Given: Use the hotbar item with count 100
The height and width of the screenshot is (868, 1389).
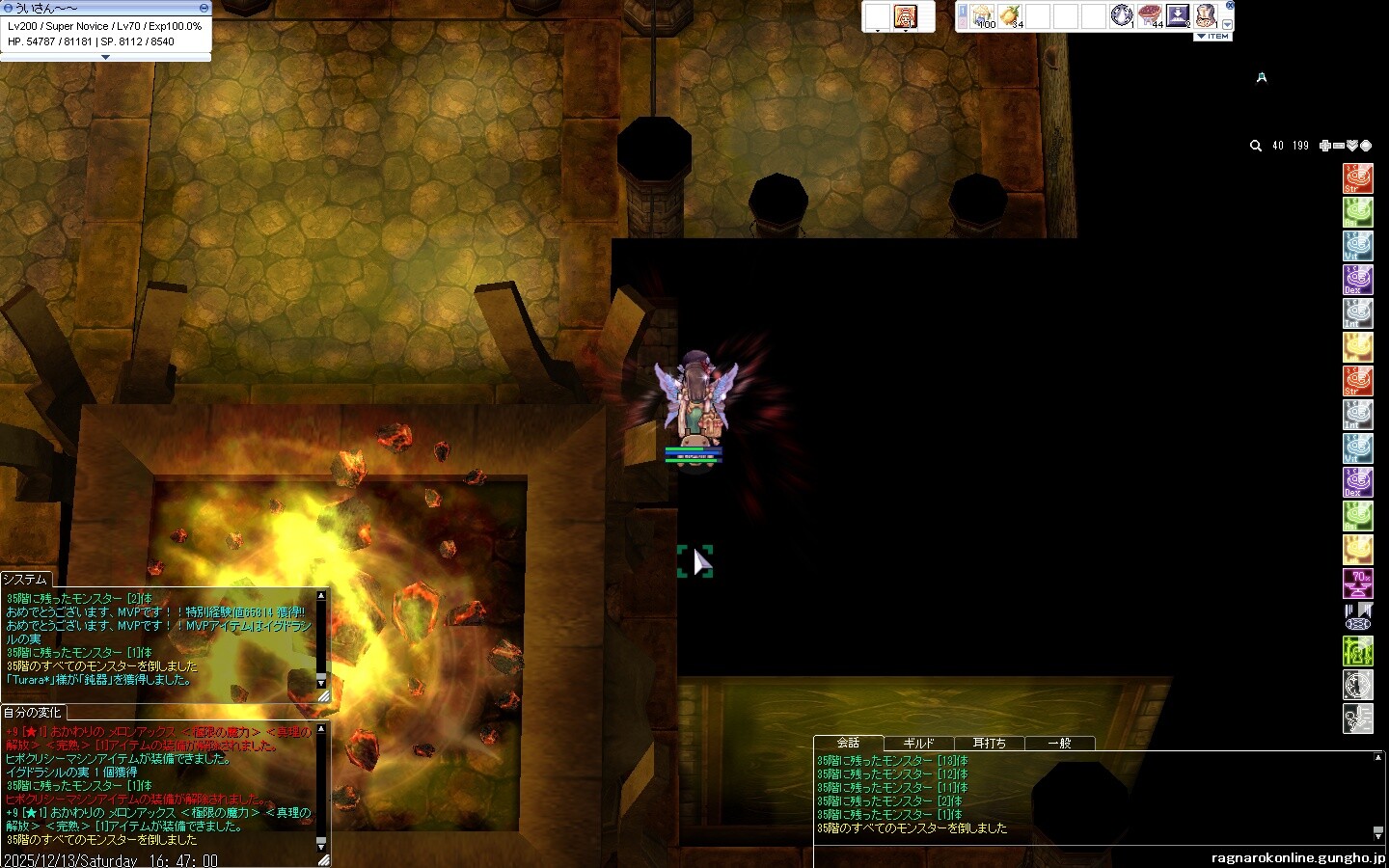Looking at the screenshot, I should point(984,15).
